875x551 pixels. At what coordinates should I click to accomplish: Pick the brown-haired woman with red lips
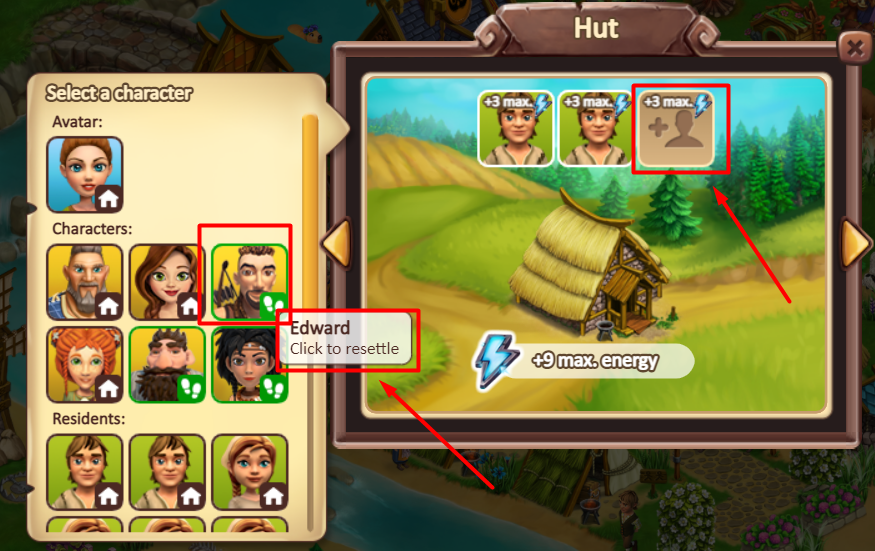click(167, 281)
